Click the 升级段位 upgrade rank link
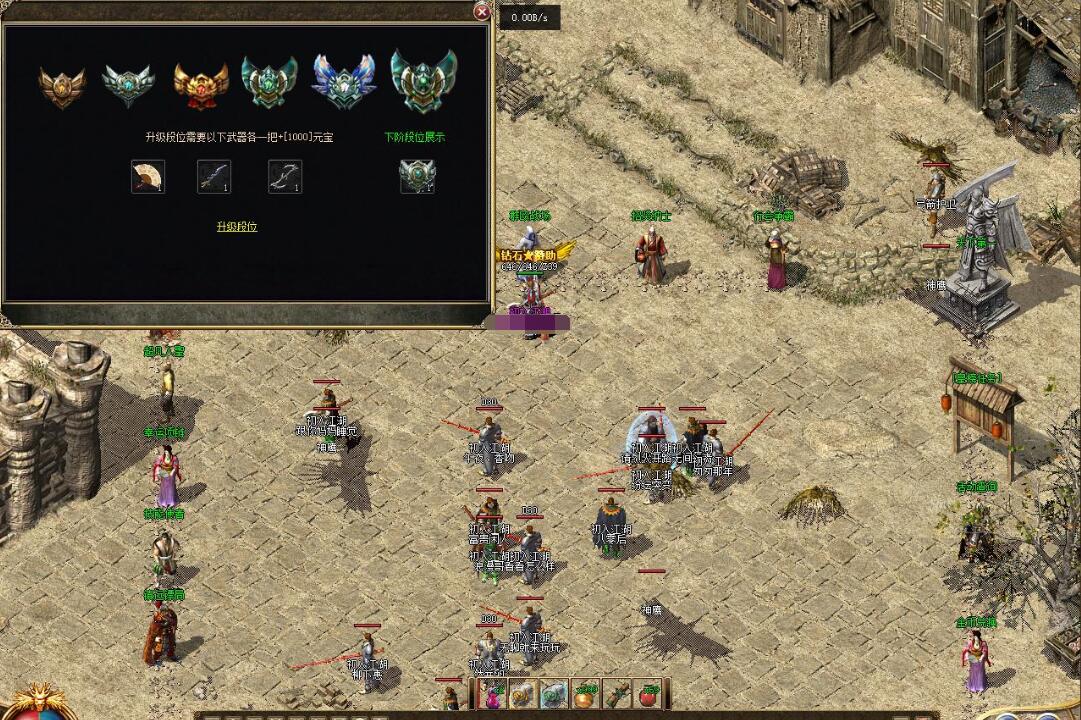Viewport: 1081px width, 720px height. (x=237, y=227)
